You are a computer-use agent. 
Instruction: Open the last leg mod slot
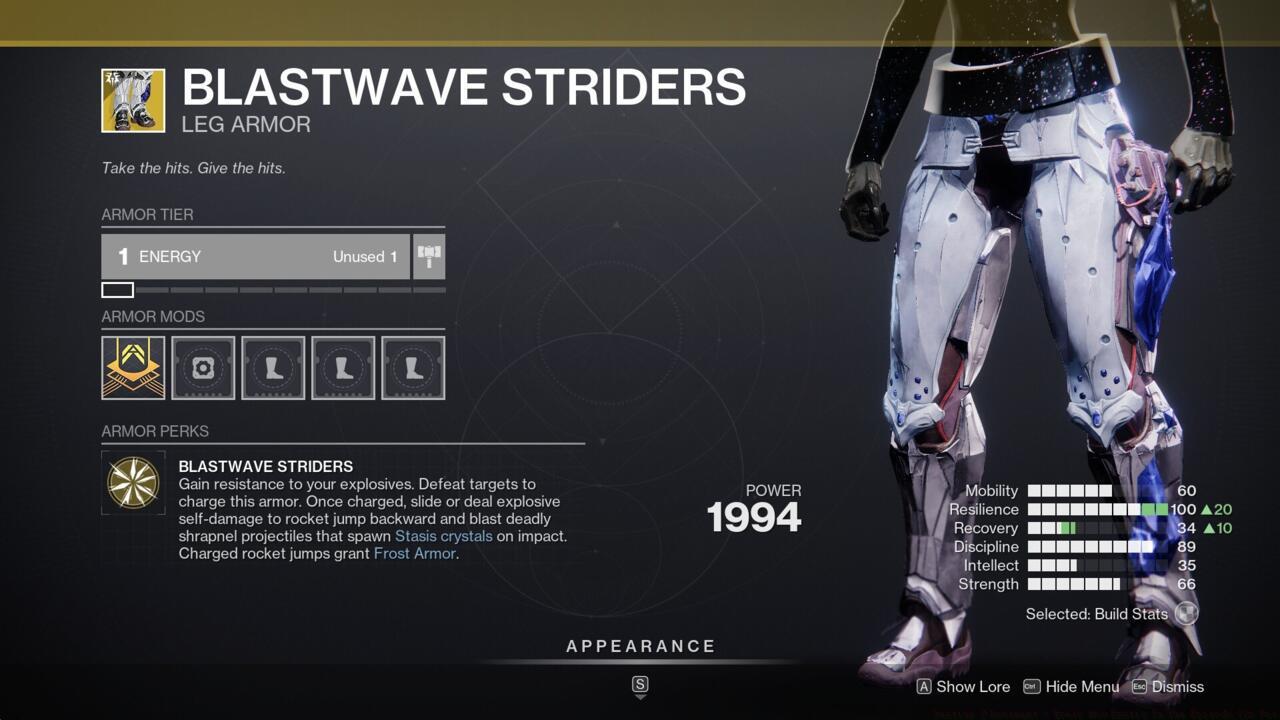(x=412, y=367)
